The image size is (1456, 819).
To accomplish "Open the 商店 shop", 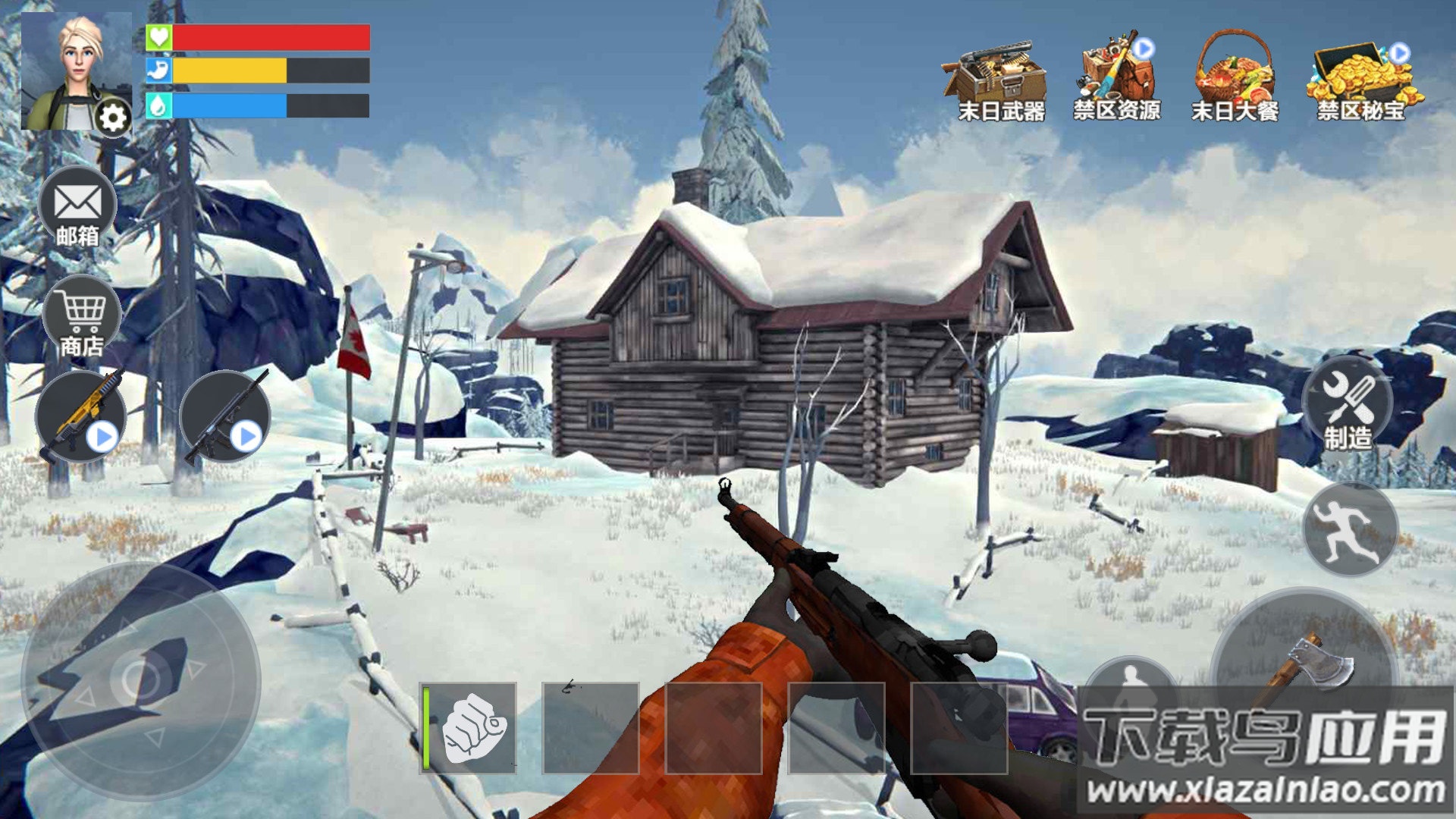I will pos(82,317).
